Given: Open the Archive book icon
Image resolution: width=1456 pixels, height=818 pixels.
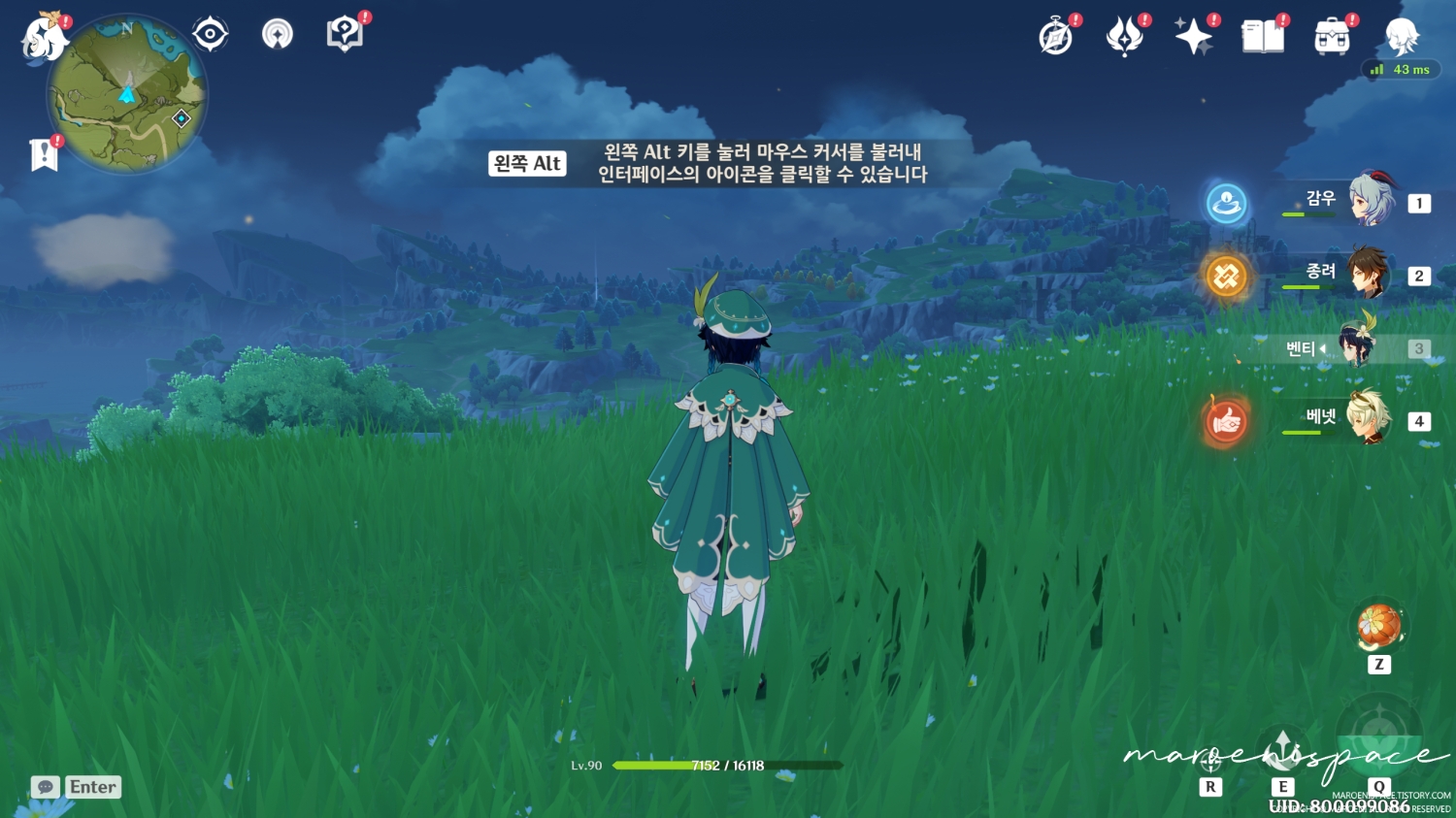Looking at the screenshot, I should [1263, 35].
